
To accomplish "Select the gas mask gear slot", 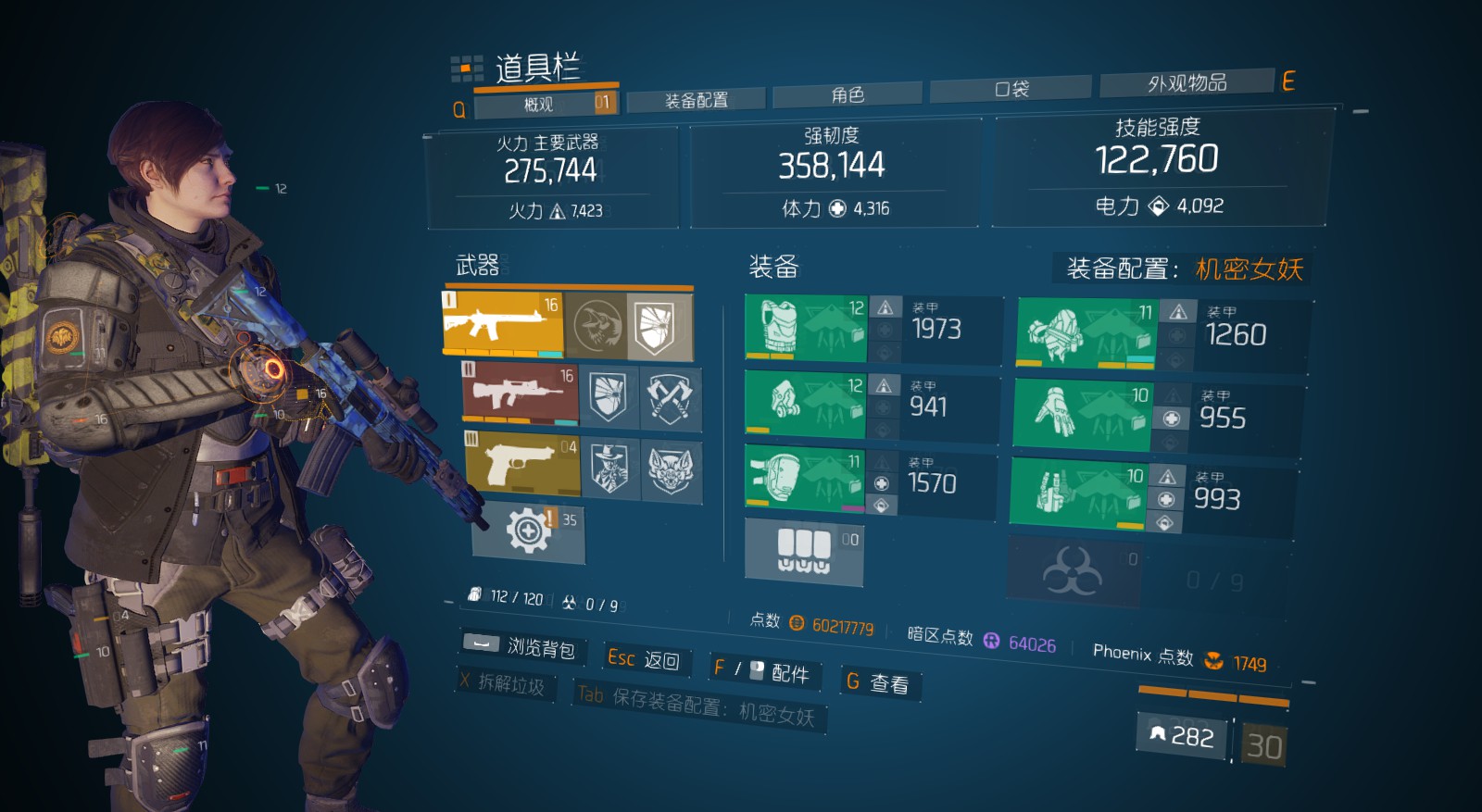I will 804,405.
